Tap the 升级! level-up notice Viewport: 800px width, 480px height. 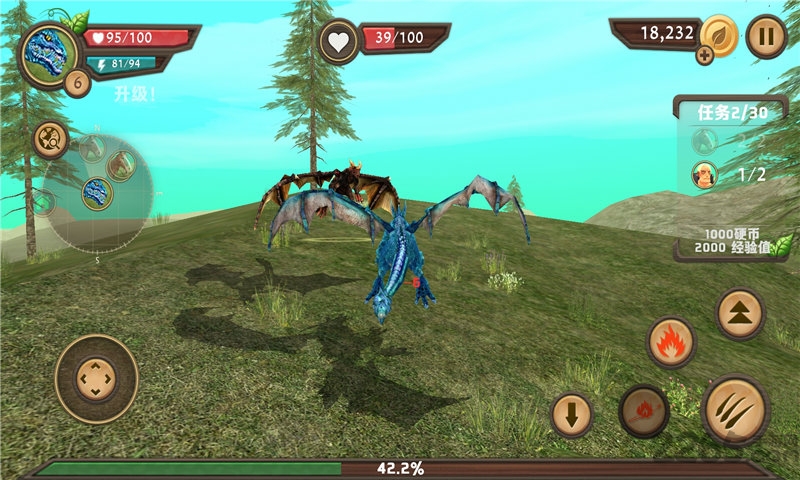134,94
